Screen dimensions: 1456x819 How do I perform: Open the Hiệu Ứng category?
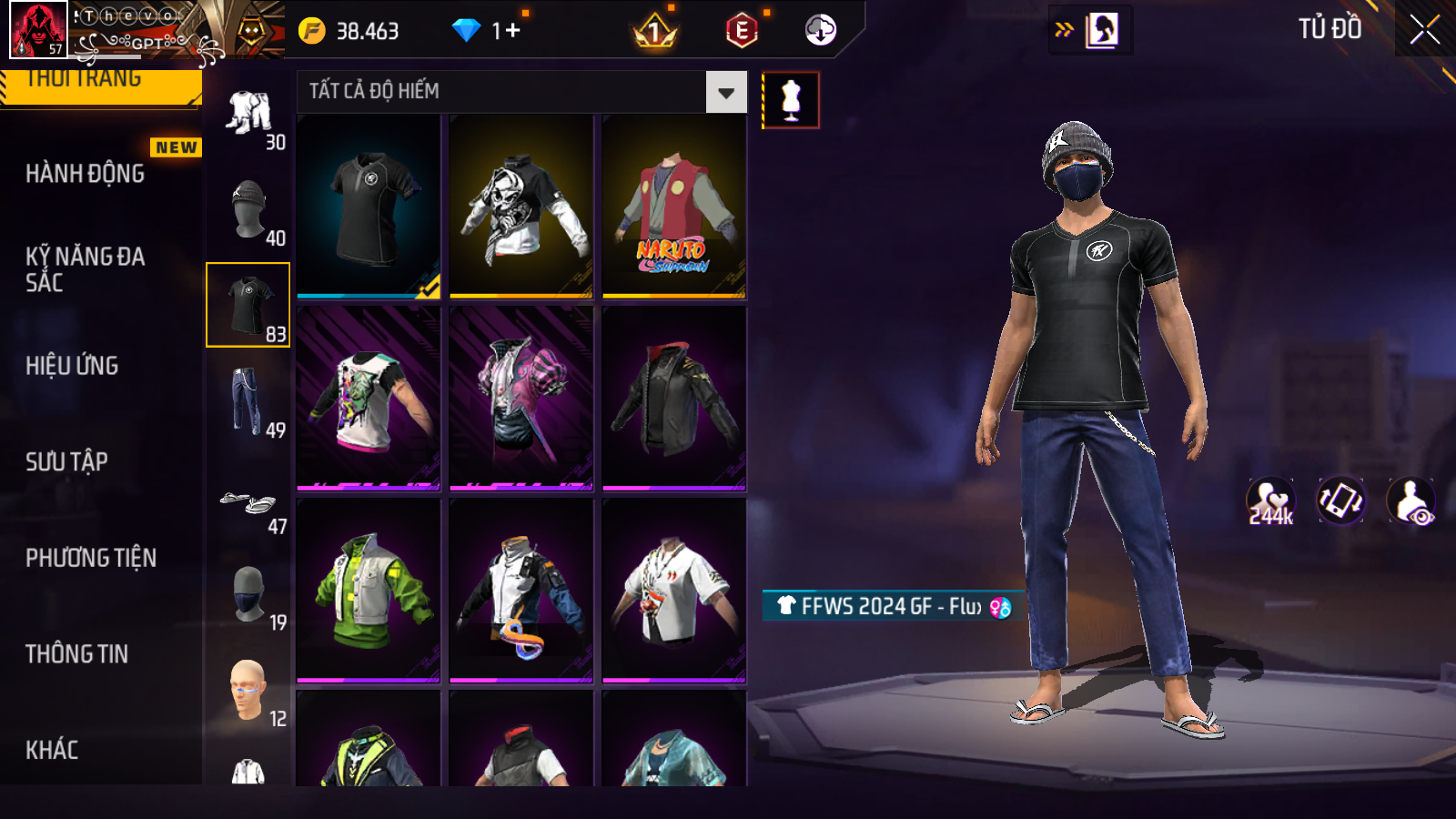(73, 366)
